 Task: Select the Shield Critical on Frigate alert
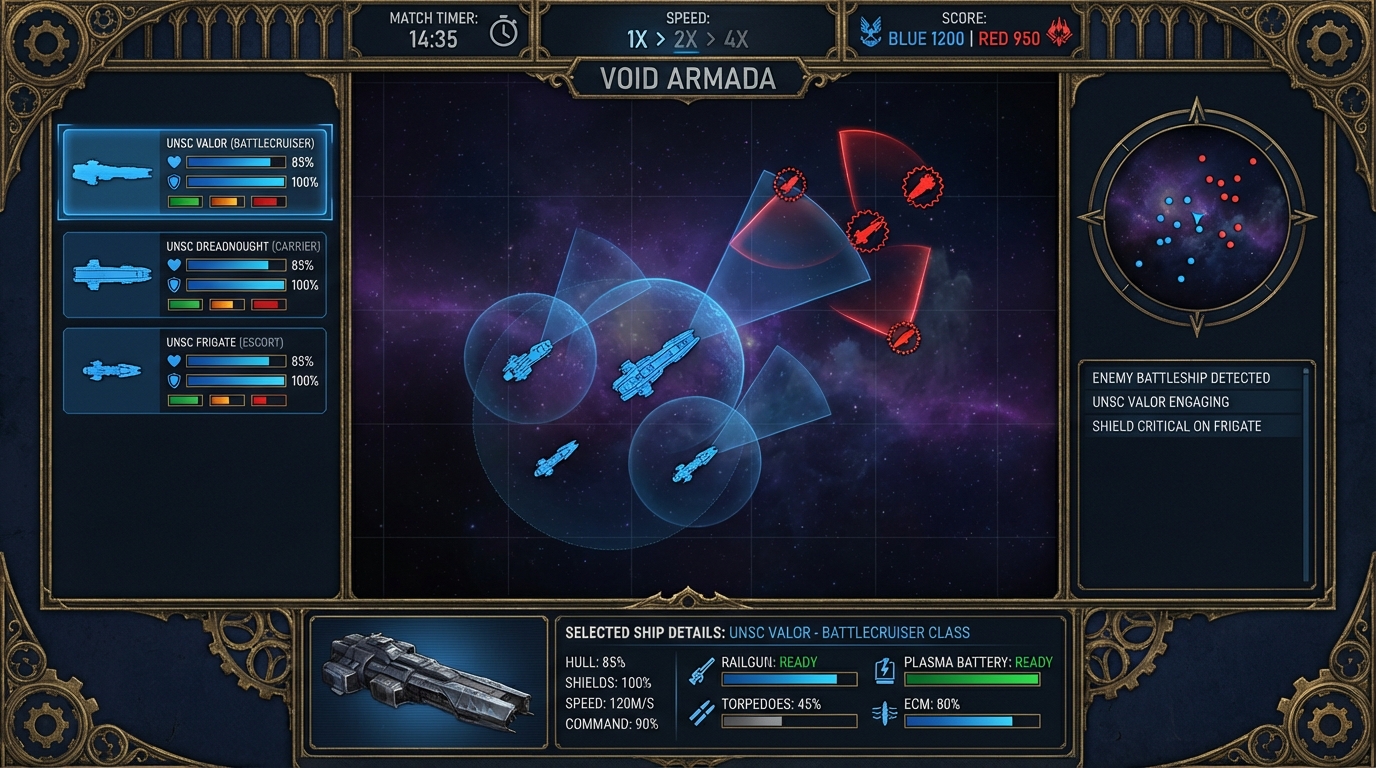click(x=1176, y=425)
